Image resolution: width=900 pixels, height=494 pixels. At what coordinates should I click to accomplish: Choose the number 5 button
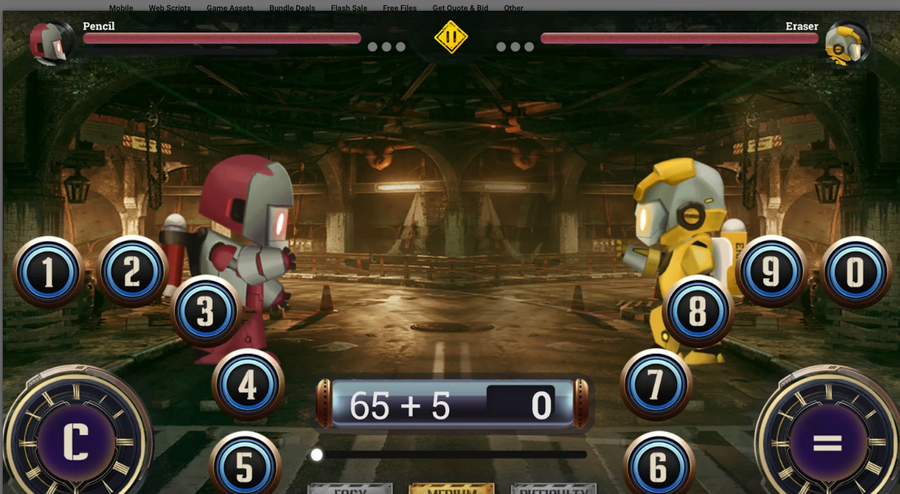point(244,466)
